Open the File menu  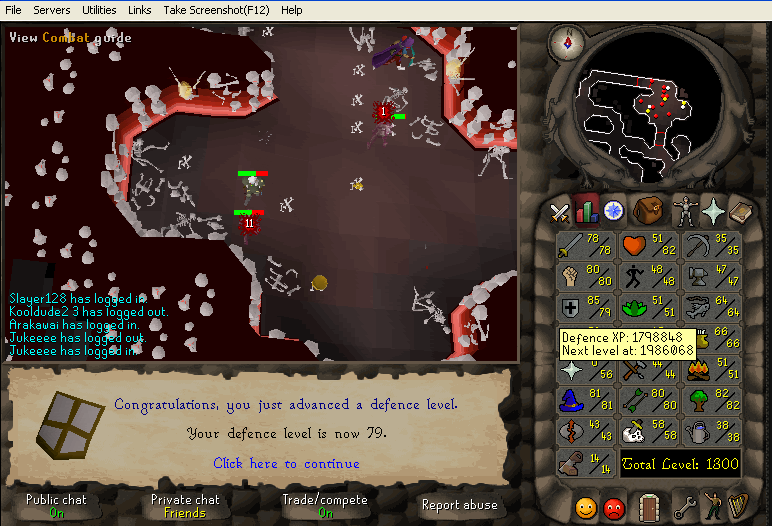click(13, 10)
